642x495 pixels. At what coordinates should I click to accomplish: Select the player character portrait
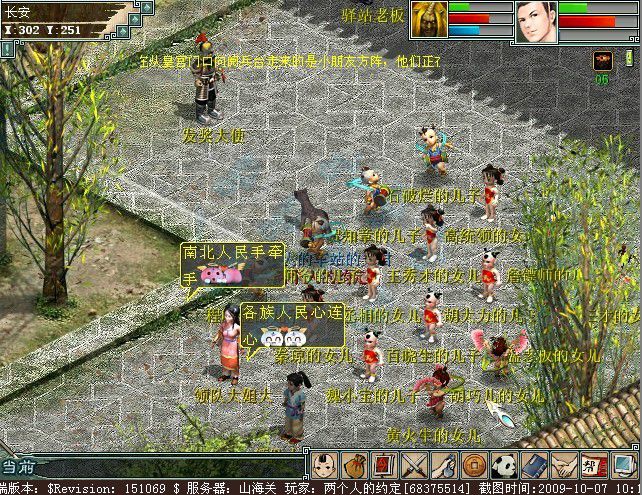tap(536, 21)
